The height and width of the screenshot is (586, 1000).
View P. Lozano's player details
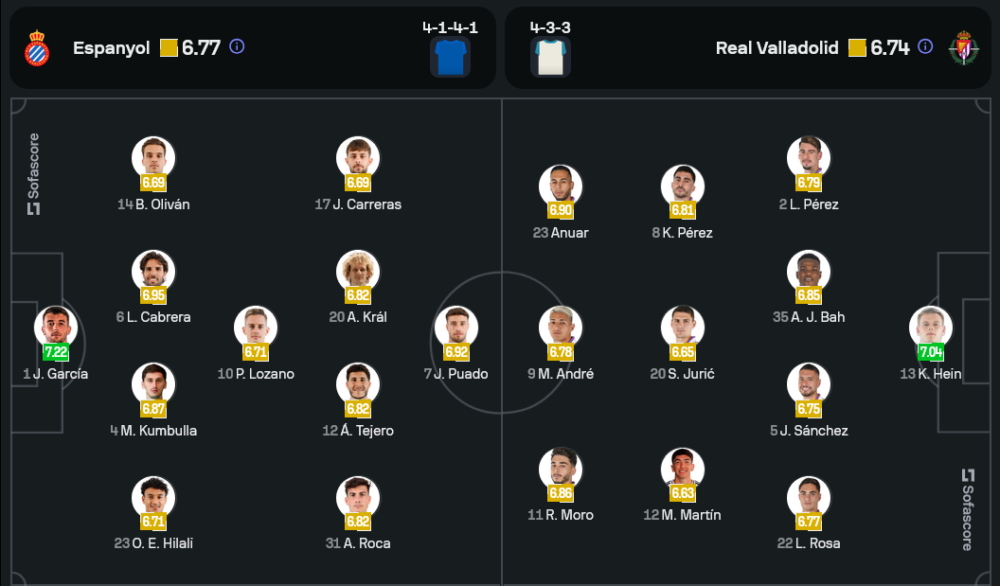pyautogui.click(x=256, y=329)
